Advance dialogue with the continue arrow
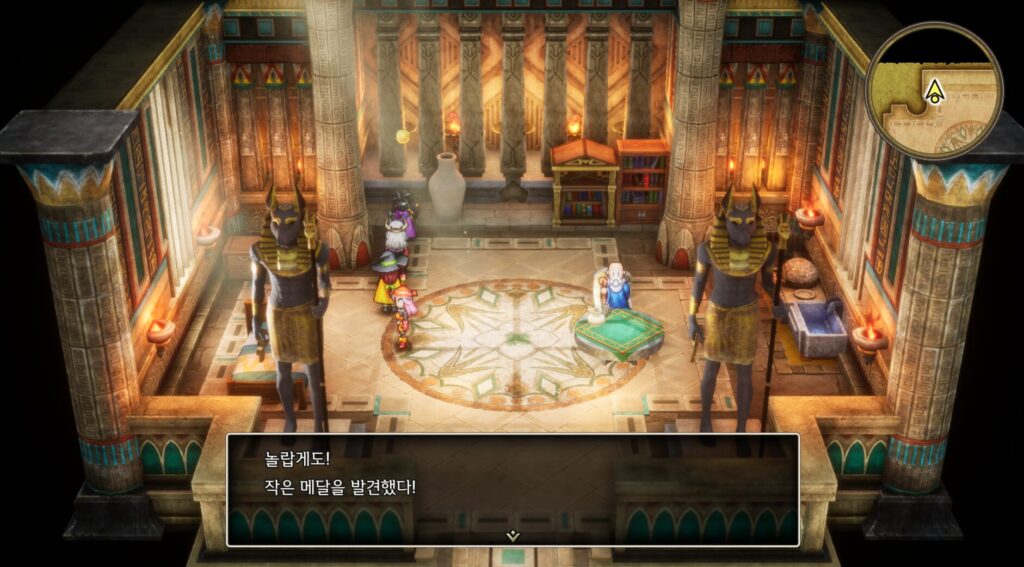The image size is (1024, 567). [x=512, y=536]
